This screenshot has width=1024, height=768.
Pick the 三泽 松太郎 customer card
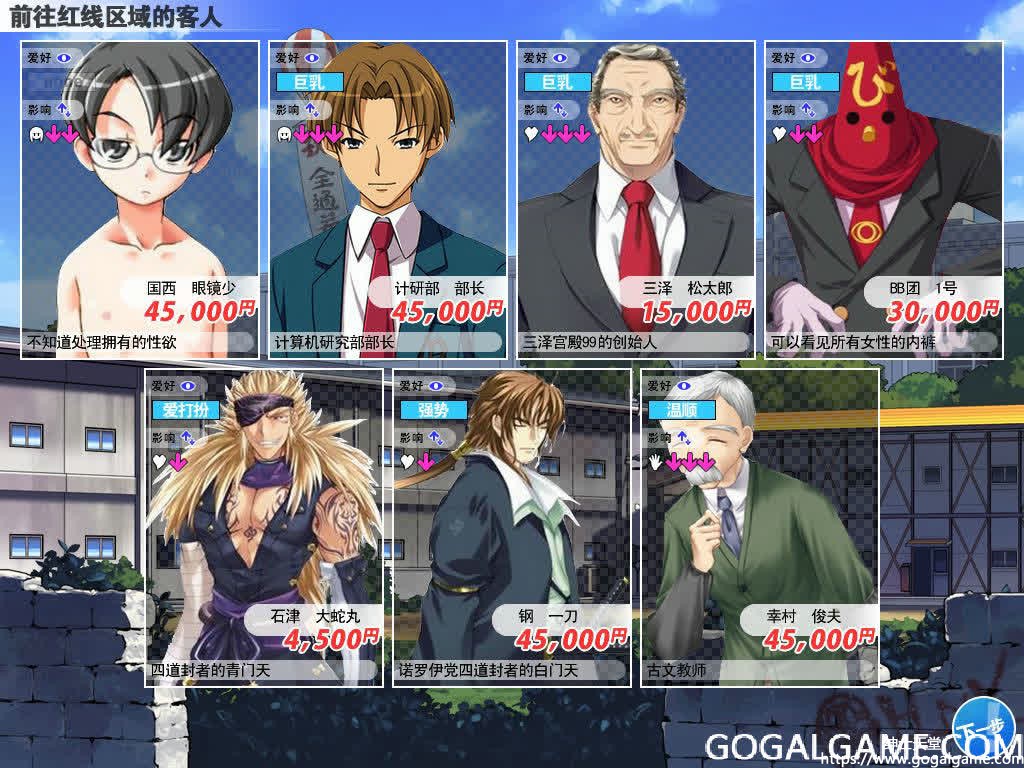click(636, 200)
